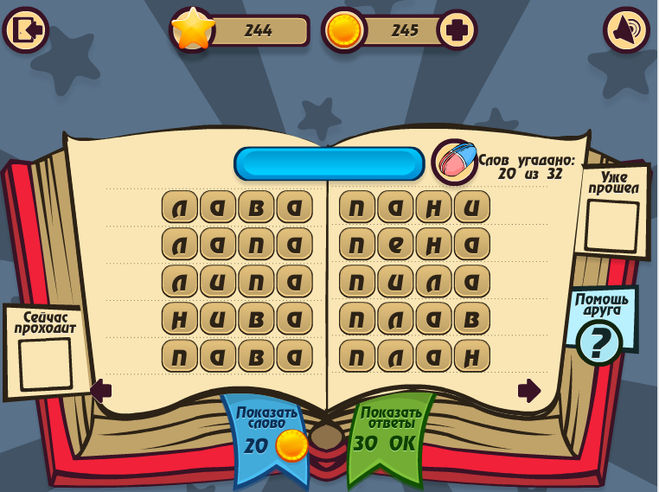Reveal answers via Показать ответы banner
The height and width of the screenshot is (492, 659).
coord(392,432)
